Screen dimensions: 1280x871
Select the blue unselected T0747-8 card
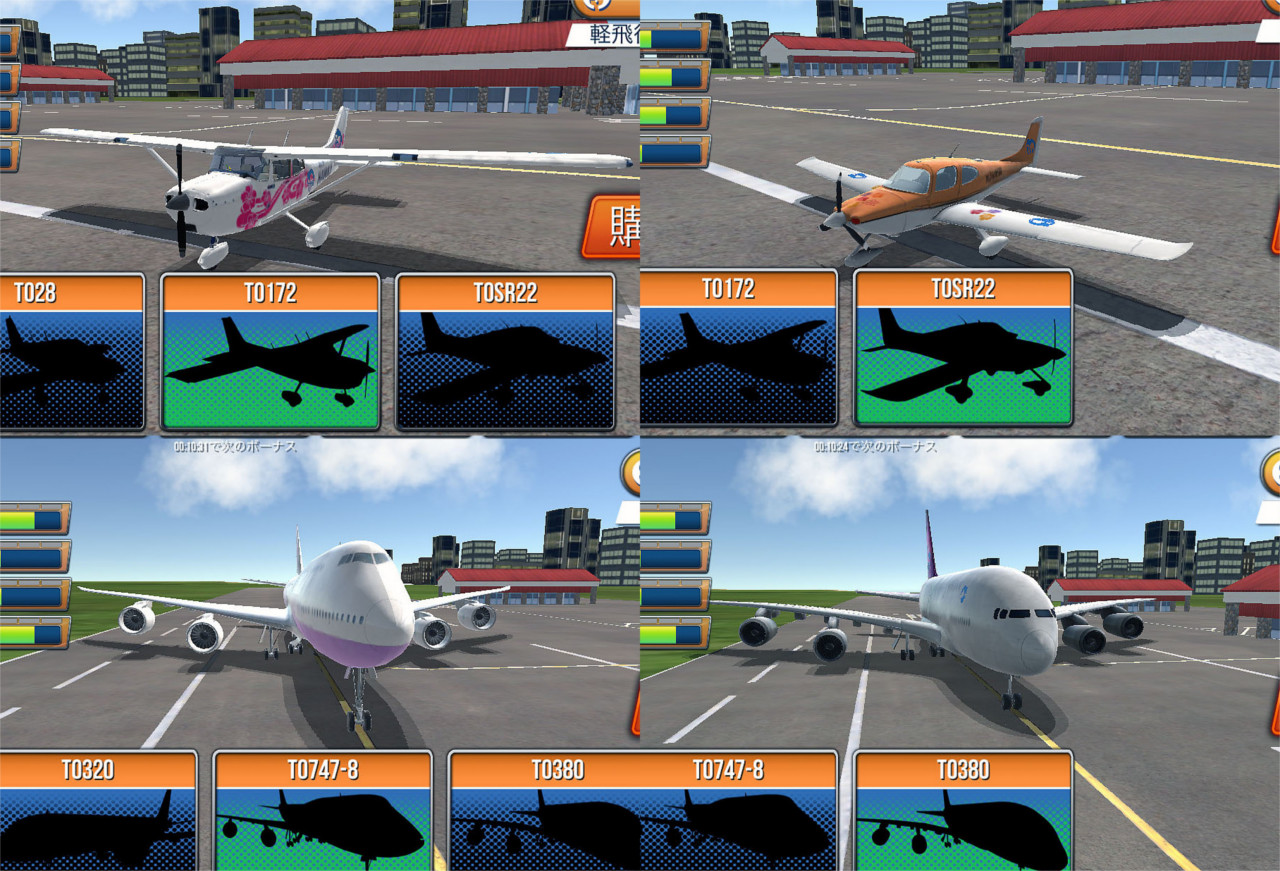738,812
